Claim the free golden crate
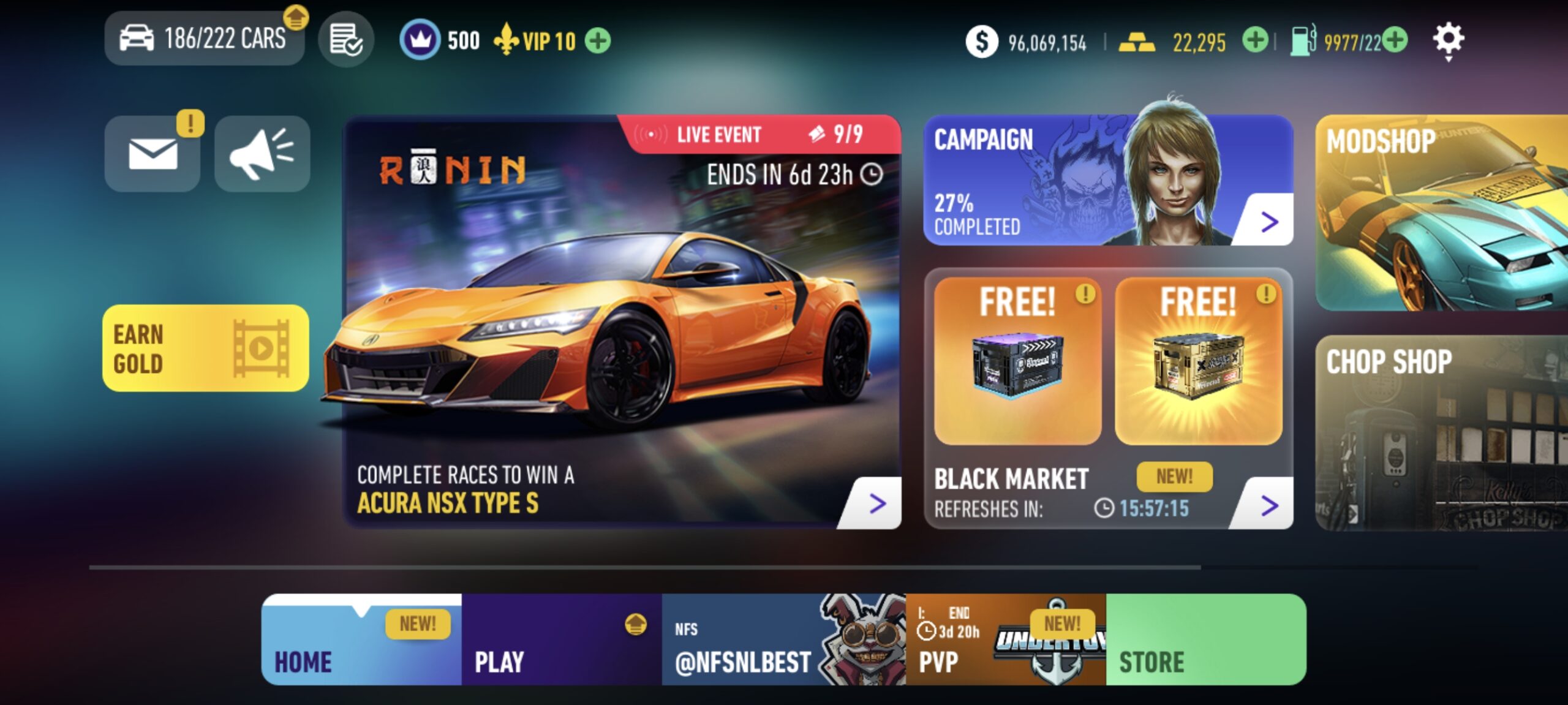This screenshot has width=1568, height=705. coord(1198,361)
